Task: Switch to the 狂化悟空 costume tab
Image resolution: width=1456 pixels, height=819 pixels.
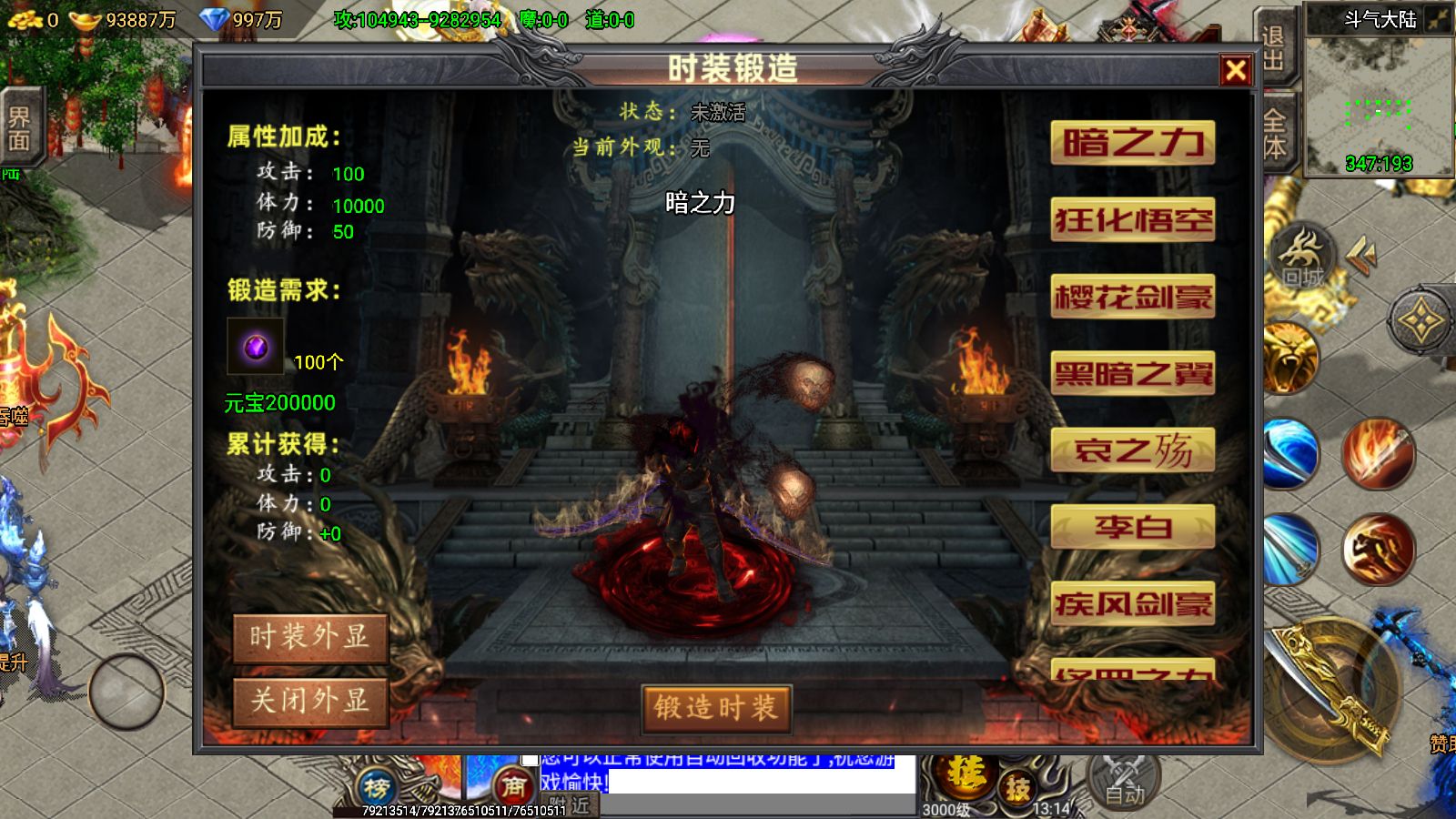Action: click(1133, 218)
